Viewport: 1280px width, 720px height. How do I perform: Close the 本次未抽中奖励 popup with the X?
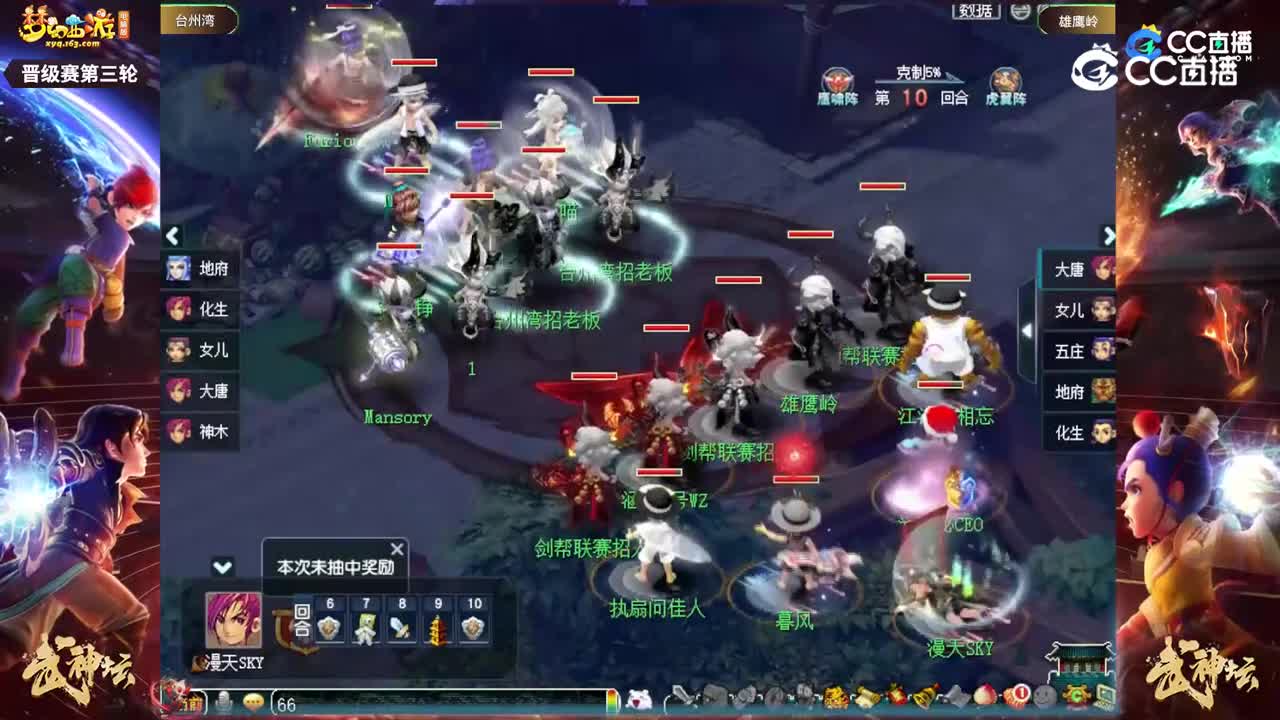pyautogui.click(x=395, y=549)
